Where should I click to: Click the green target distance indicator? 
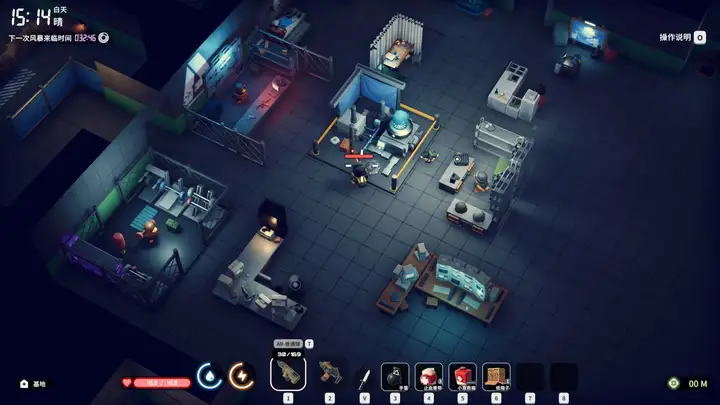[x=674, y=383]
